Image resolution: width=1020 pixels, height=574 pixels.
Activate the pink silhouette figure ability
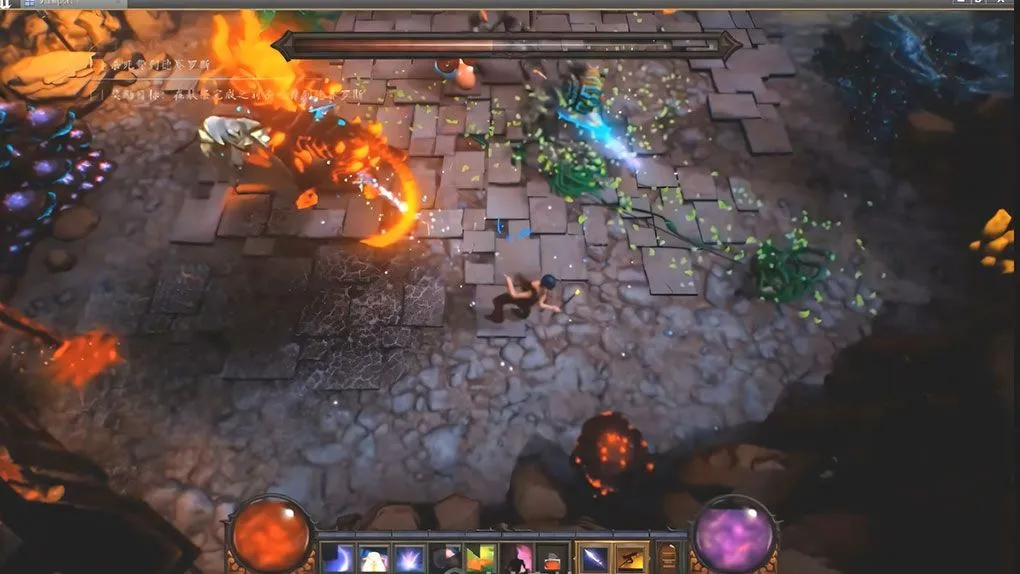point(517,559)
